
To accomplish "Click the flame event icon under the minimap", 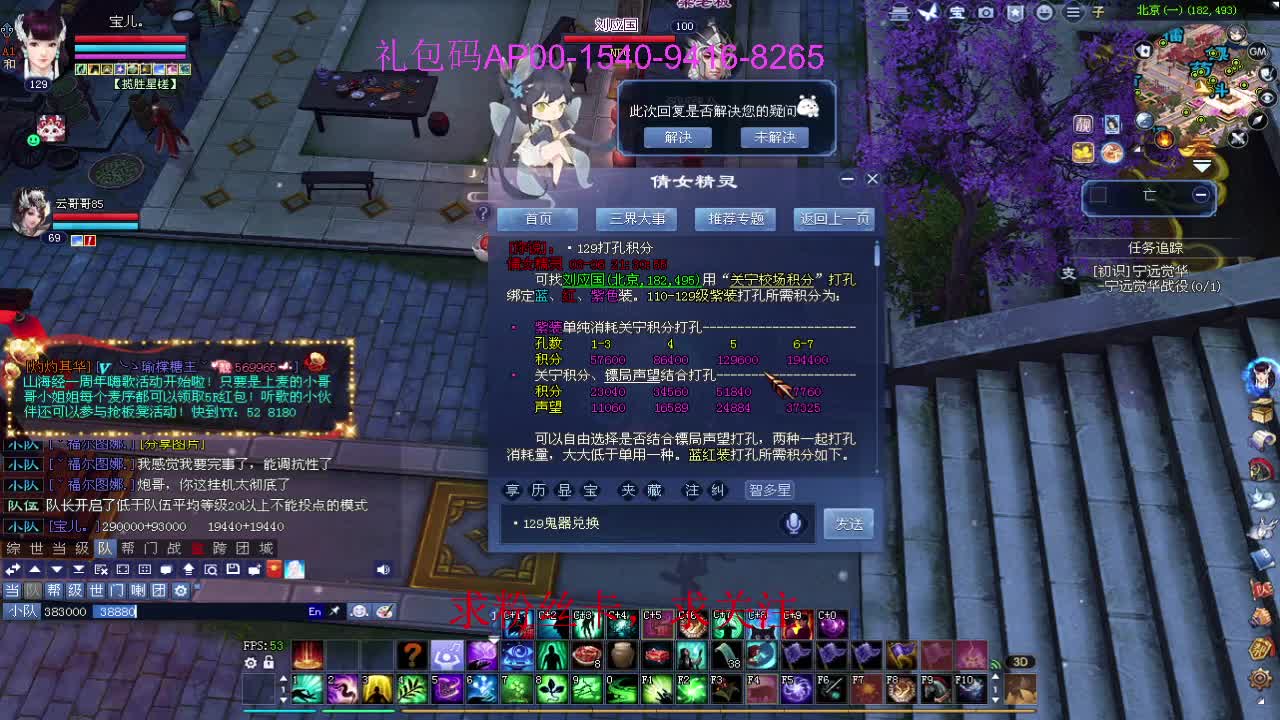I will (1164, 137).
